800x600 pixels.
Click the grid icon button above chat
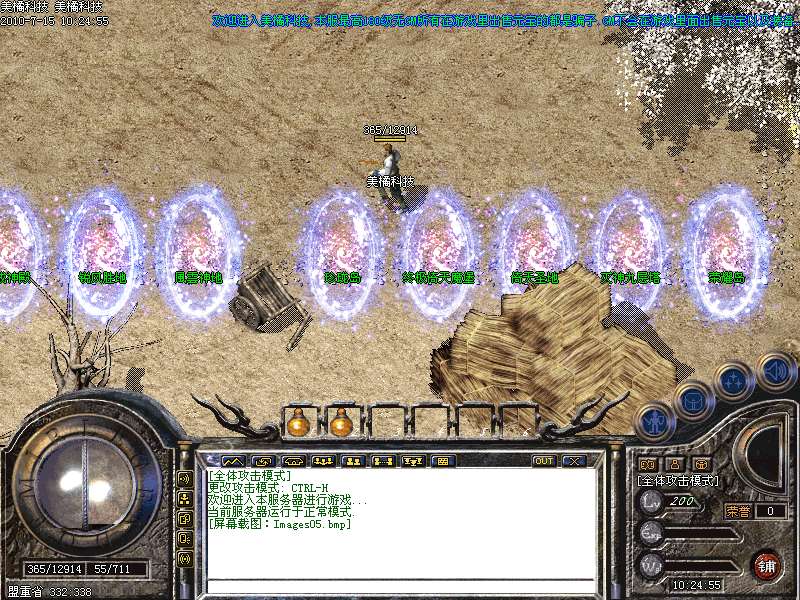(442, 461)
